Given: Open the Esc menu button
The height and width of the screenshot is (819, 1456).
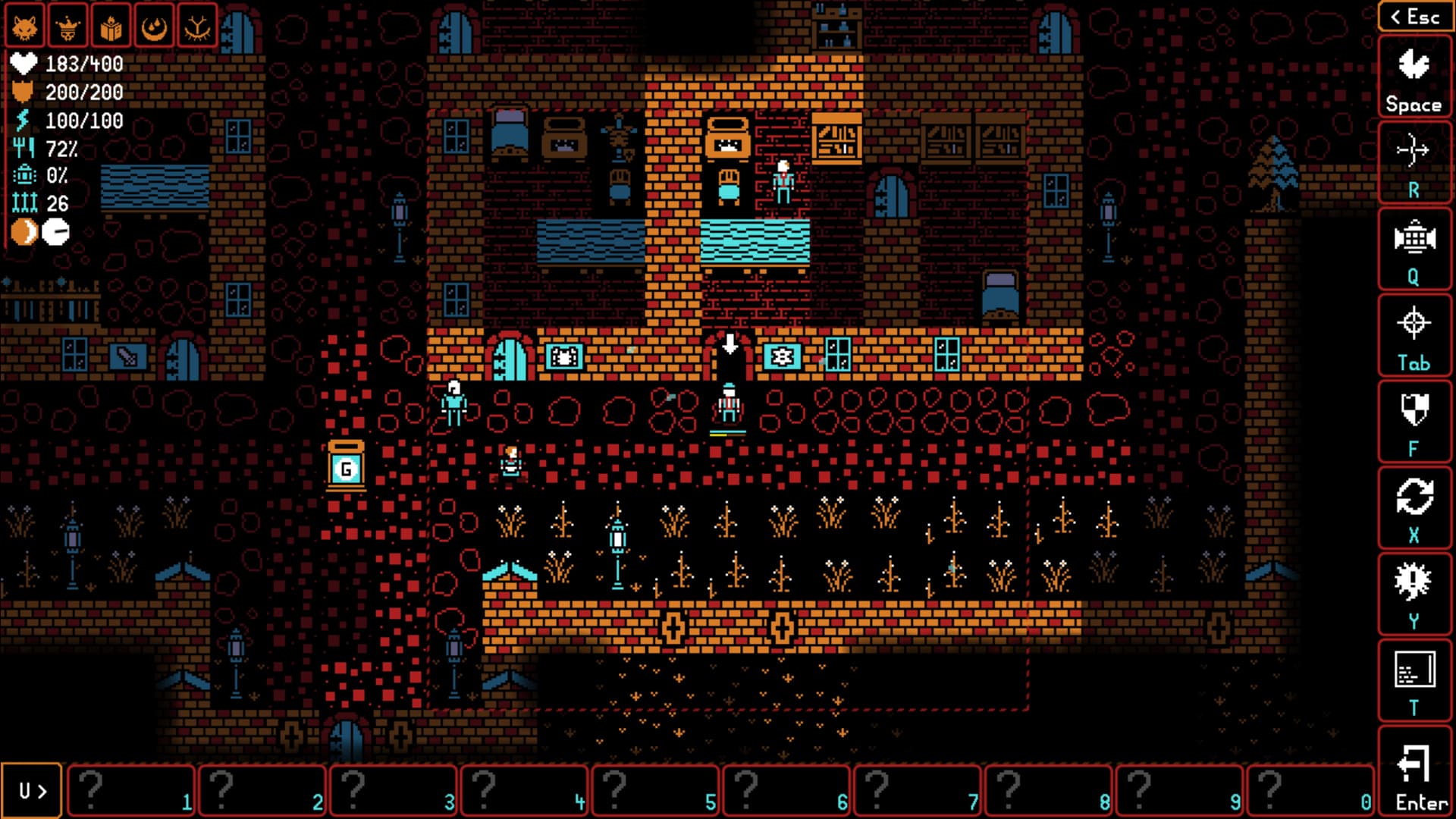Looking at the screenshot, I should click(x=1414, y=17).
